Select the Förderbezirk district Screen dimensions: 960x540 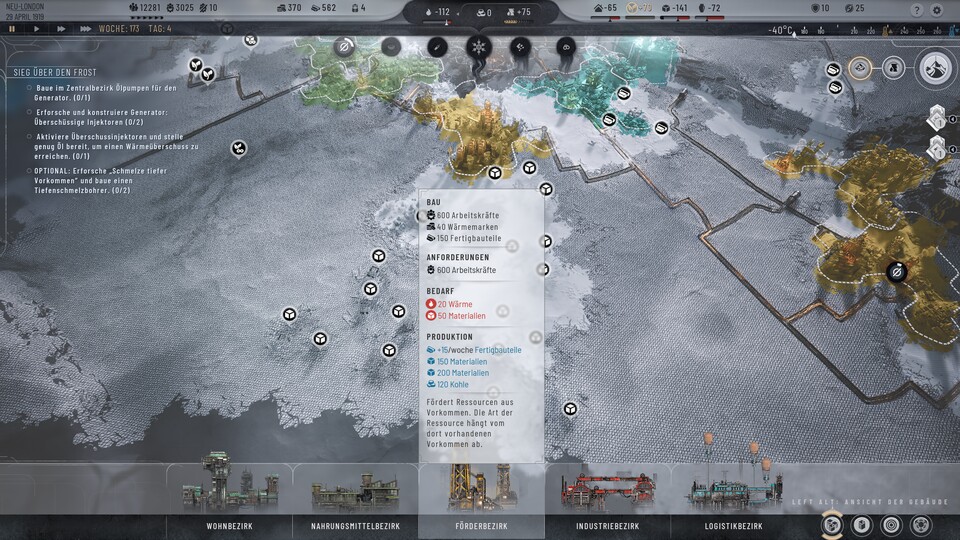point(482,525)
